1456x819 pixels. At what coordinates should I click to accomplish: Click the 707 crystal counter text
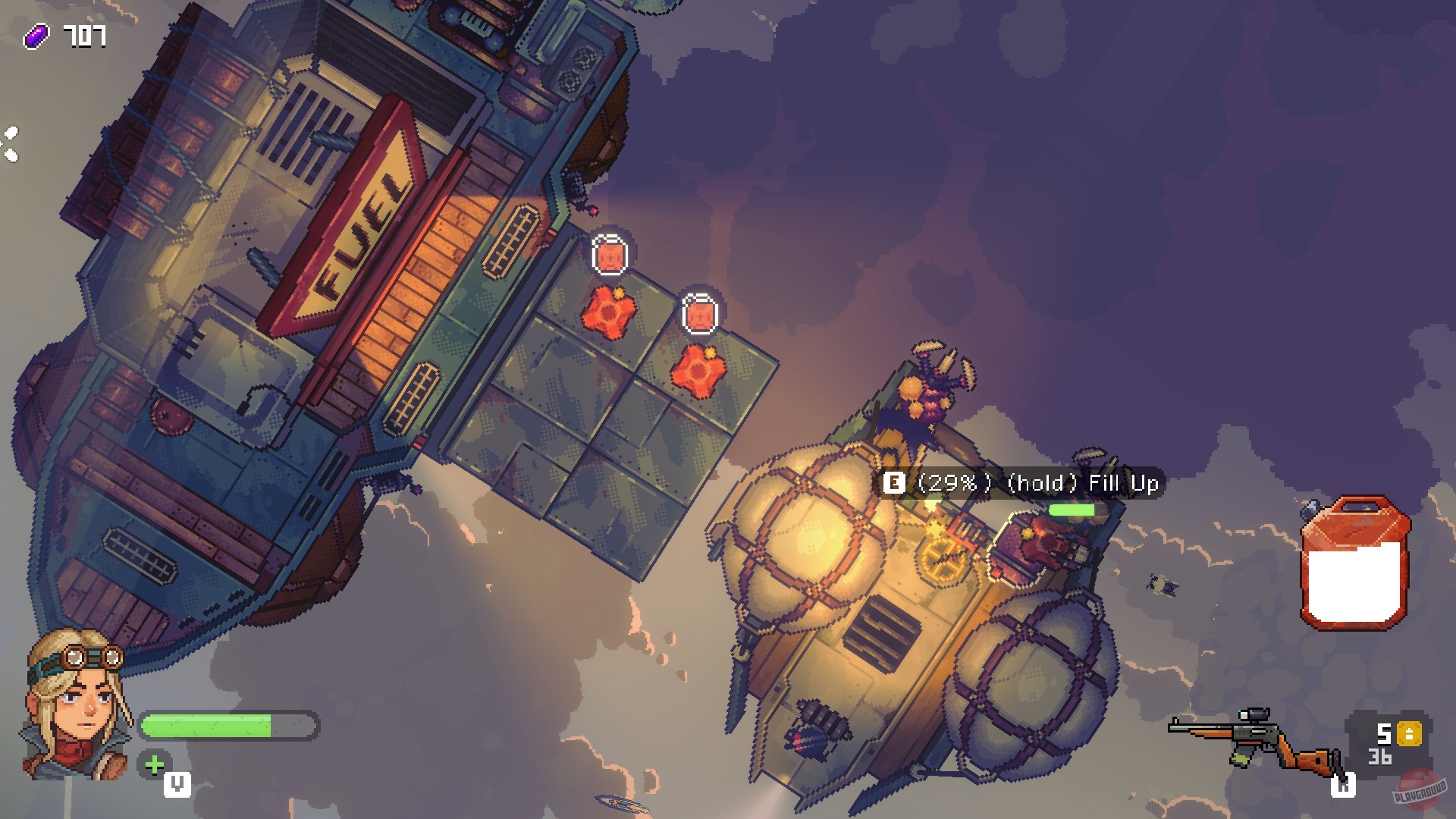[86, 33]
